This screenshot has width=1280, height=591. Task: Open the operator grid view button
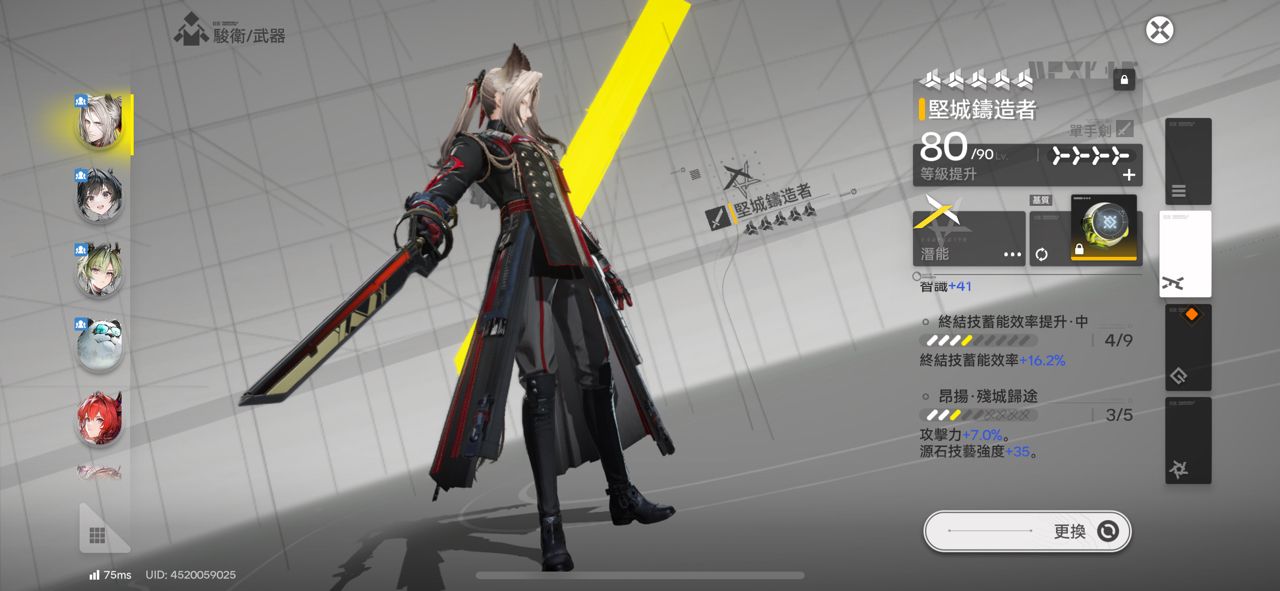pyautogui.click(x=99, y=535)
